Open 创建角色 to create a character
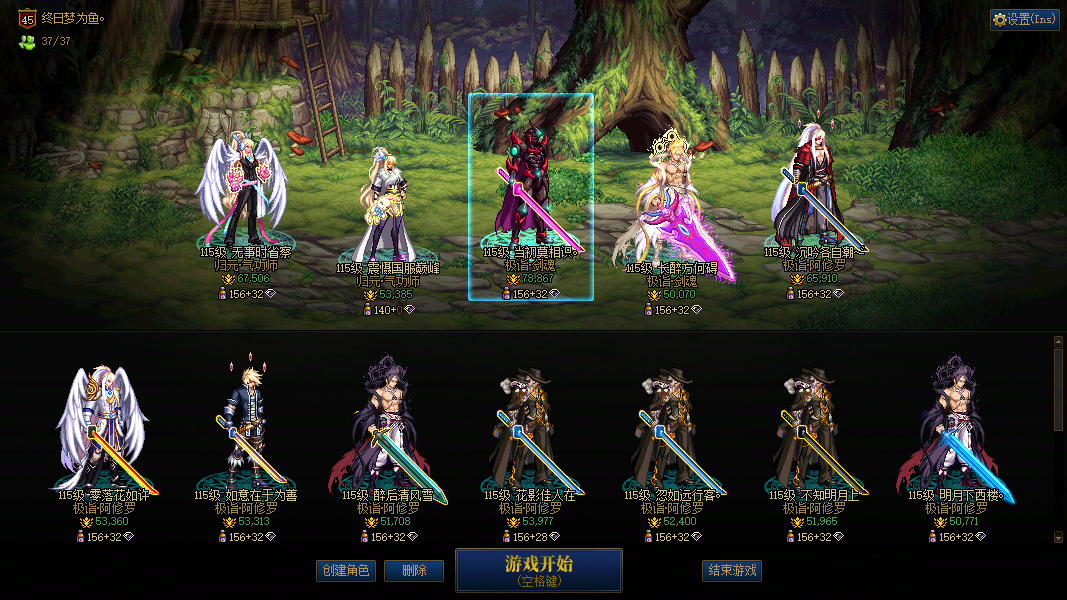 [x=345, y=571]
